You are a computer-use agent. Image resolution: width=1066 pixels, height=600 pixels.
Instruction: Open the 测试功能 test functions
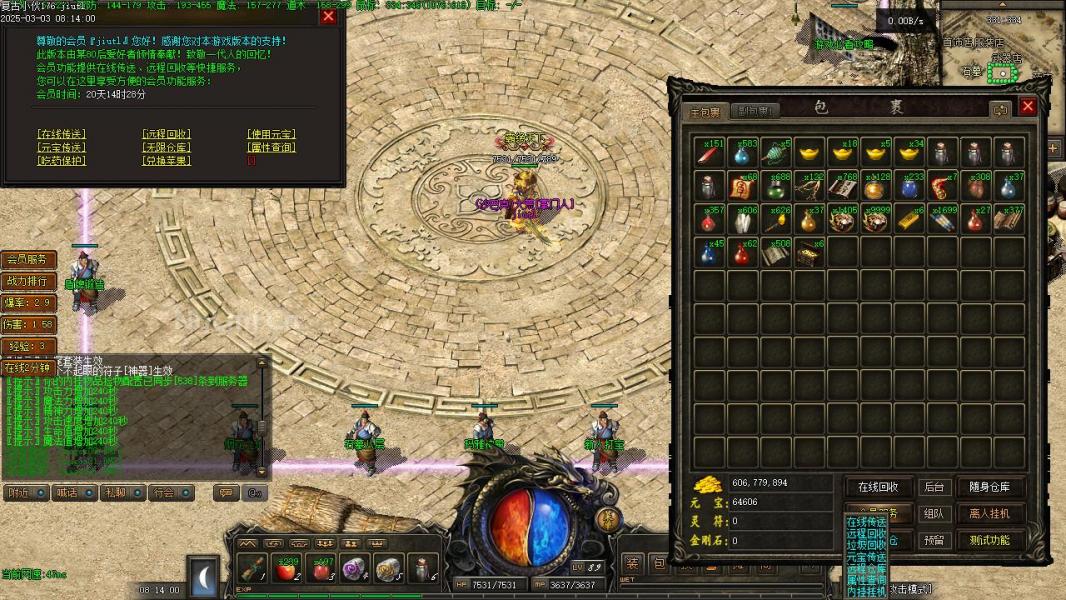pos(990,540)
